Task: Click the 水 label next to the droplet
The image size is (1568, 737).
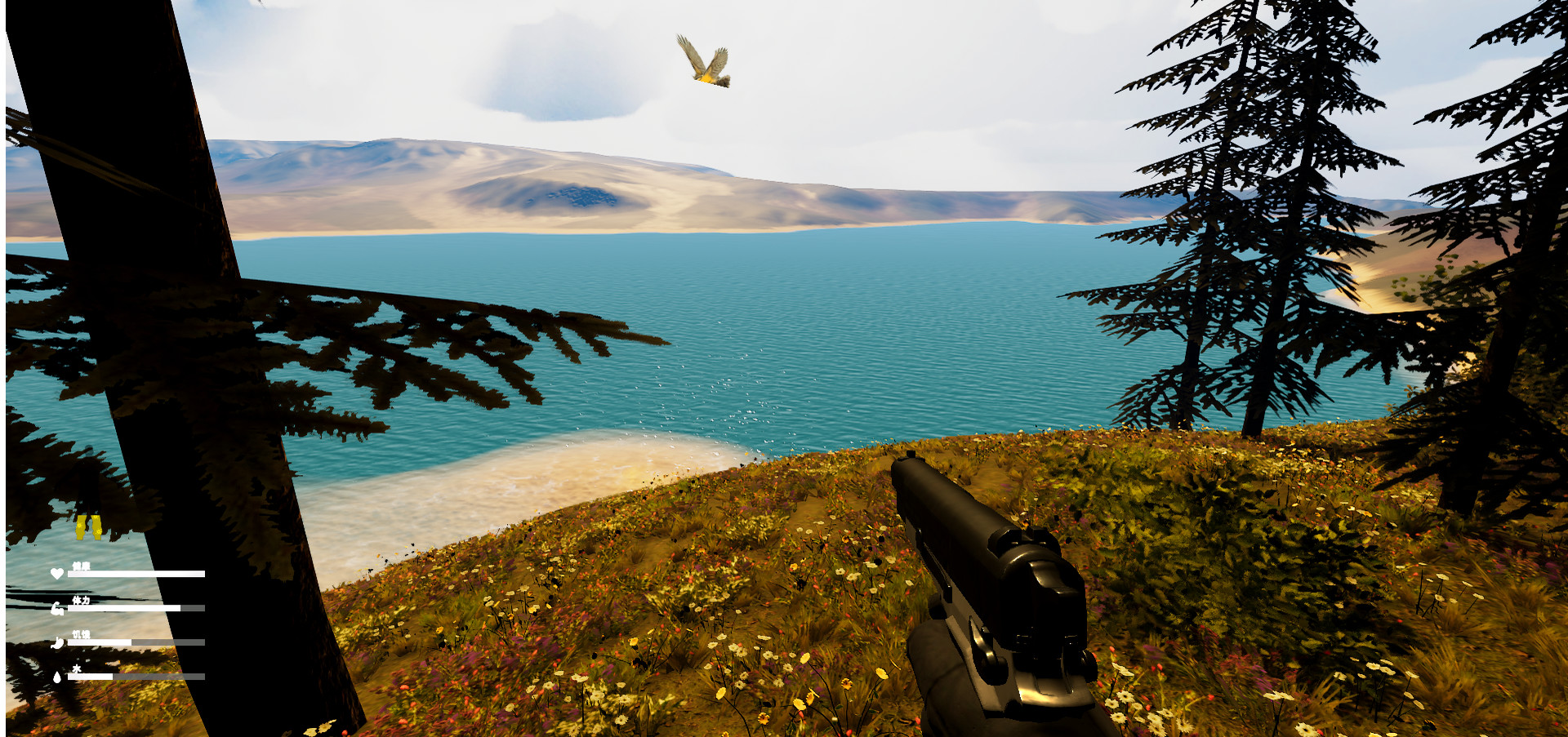Action: click(x=78, y=668)
